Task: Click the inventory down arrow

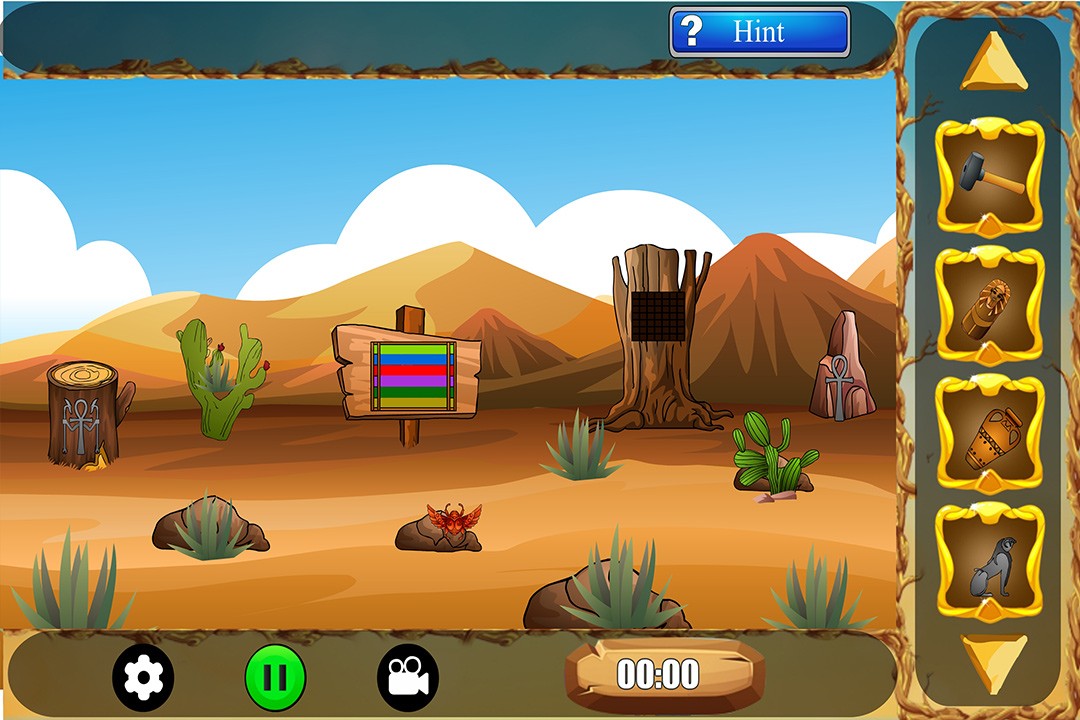Action: click(x=992, y=661)
